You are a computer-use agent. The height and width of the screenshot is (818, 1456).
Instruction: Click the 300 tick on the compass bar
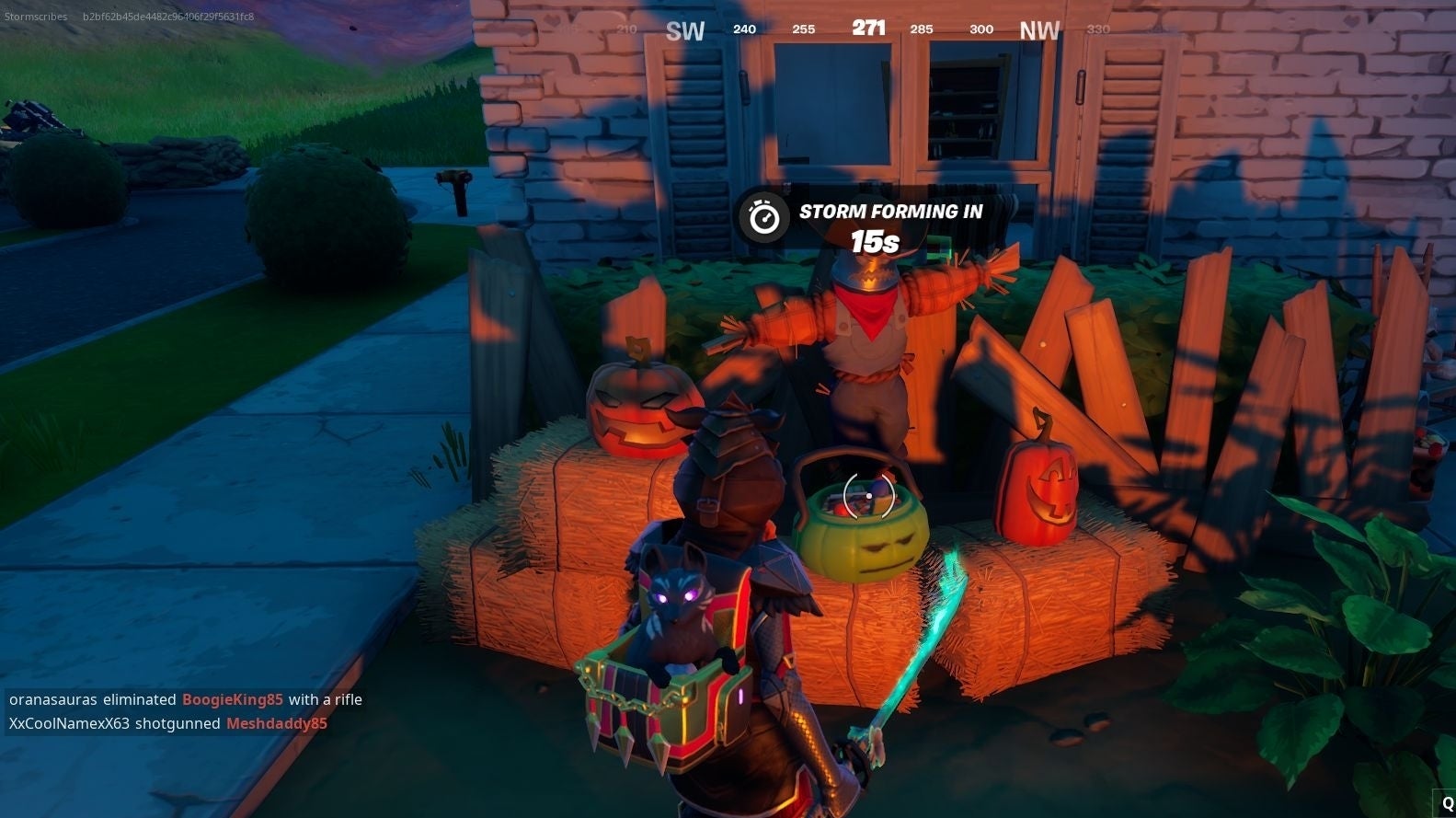click(x=980, y=29)
